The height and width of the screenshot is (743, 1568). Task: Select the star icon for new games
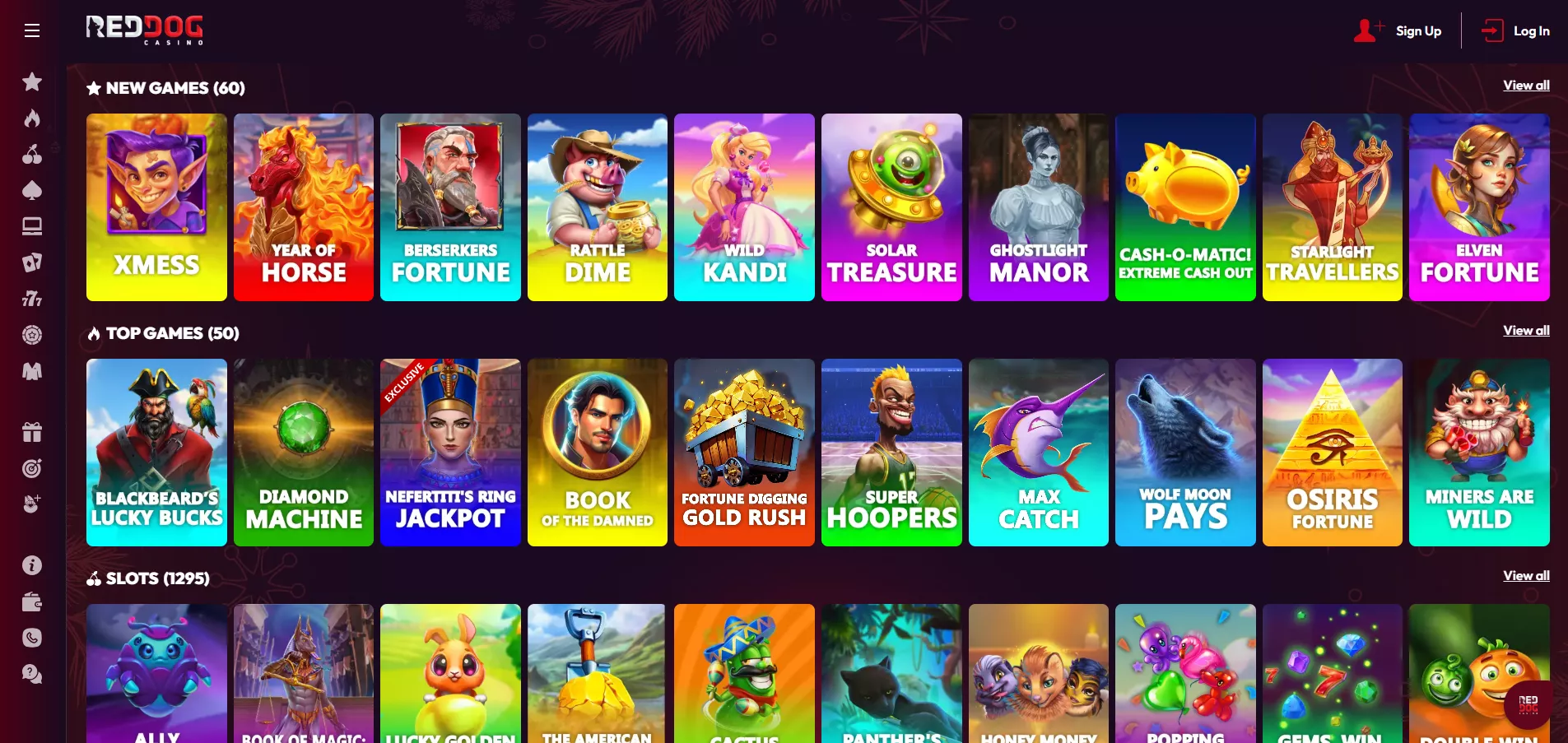point(32,81)
